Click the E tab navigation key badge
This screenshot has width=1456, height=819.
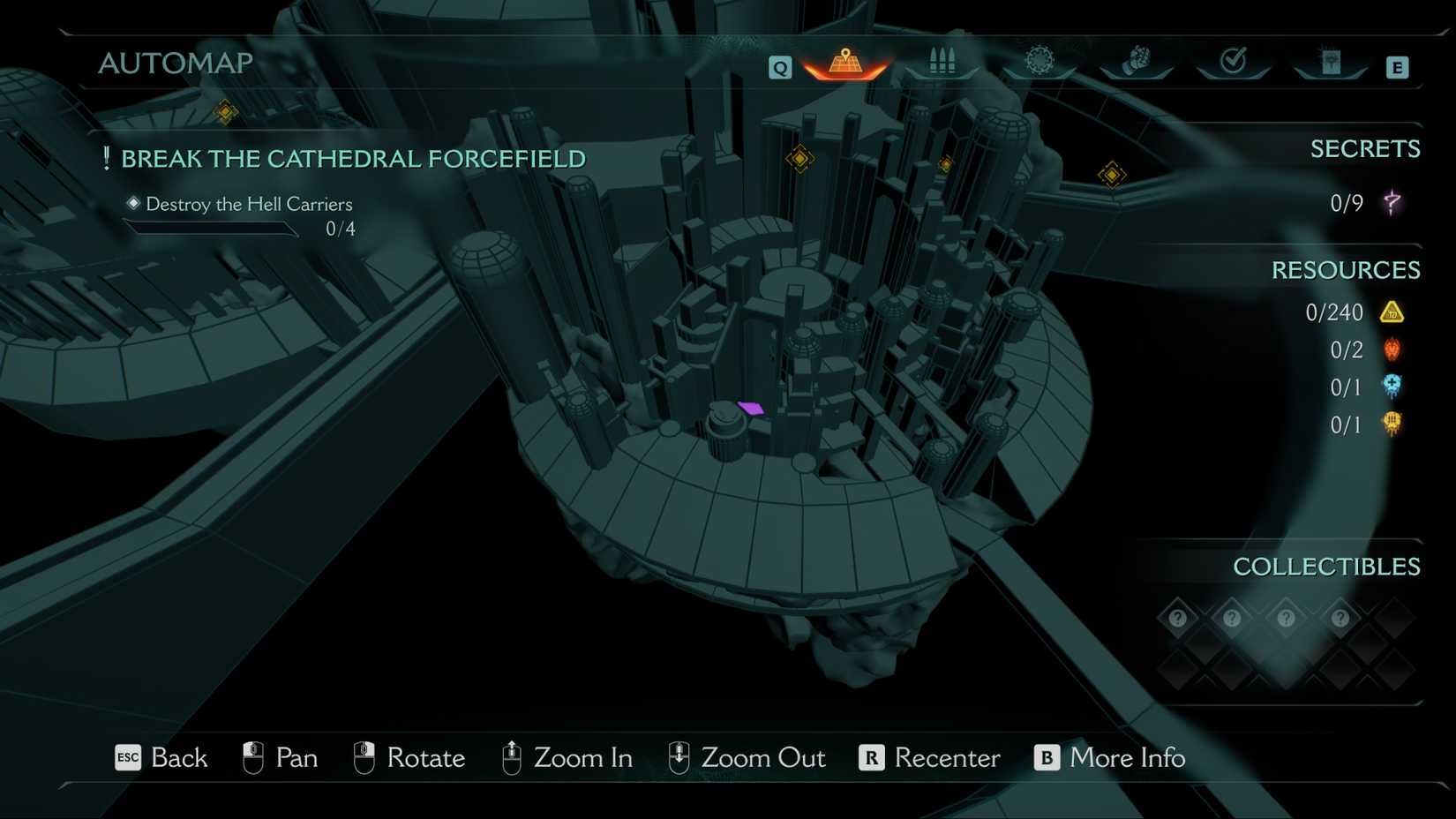(1397, 66)
